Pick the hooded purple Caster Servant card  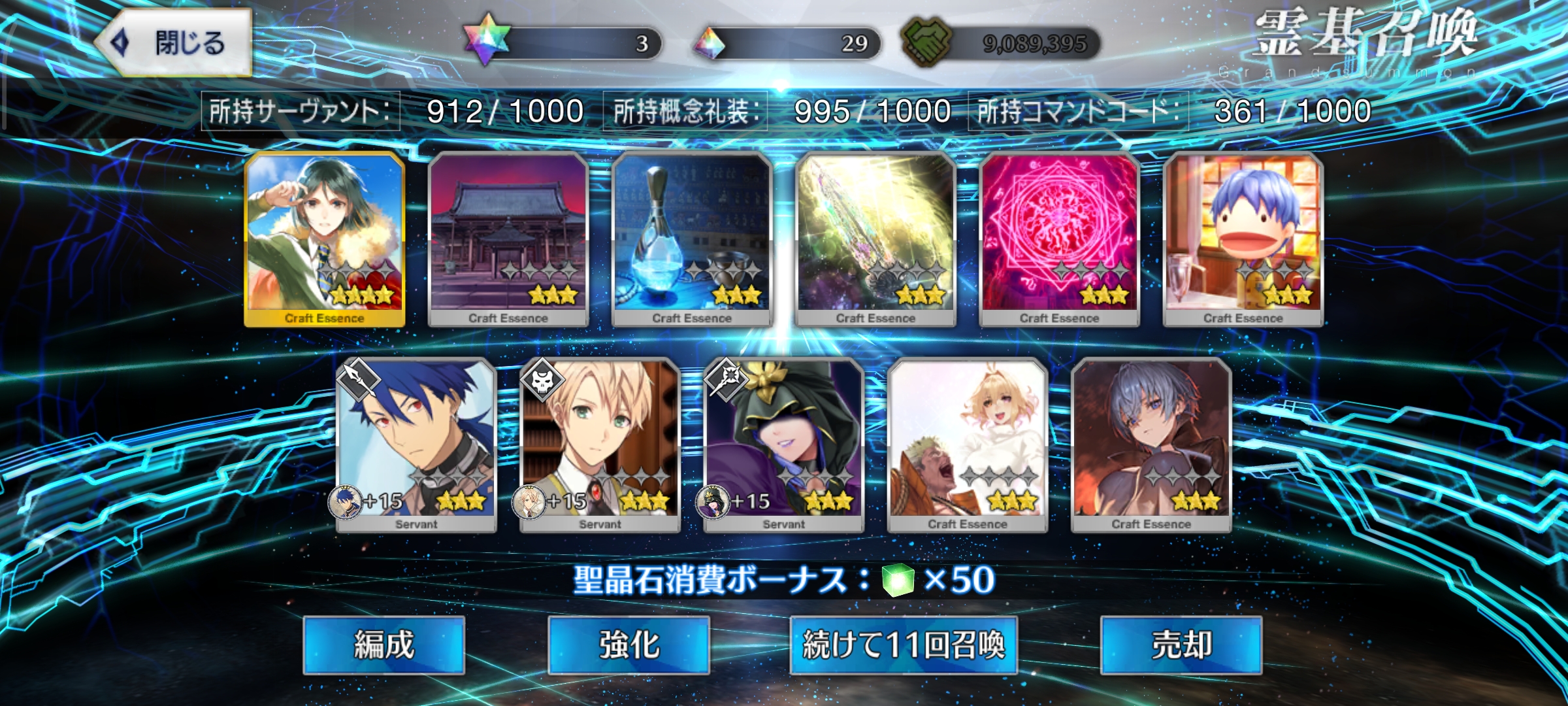(783, 446)
